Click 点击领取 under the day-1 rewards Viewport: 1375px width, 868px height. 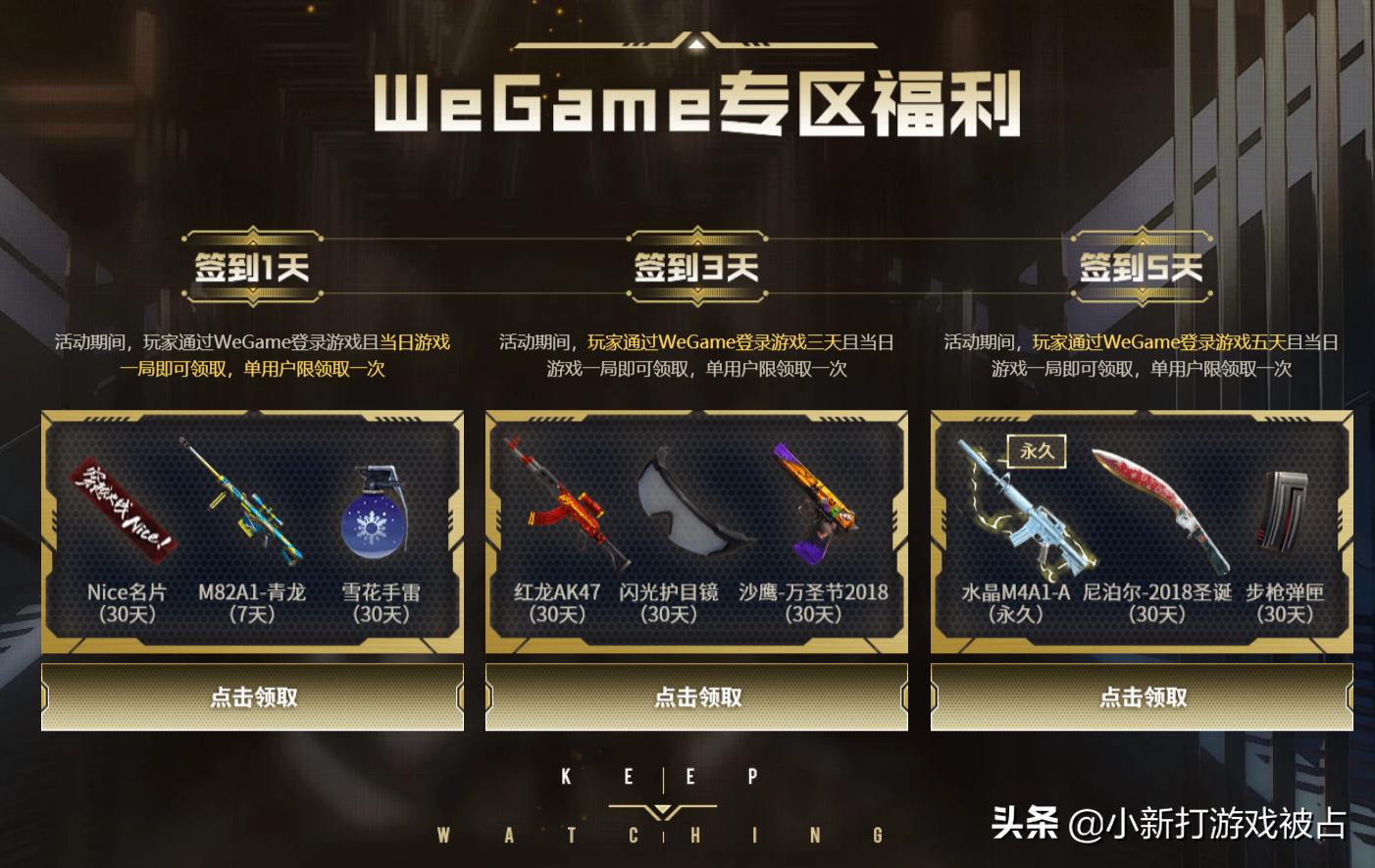252,696
